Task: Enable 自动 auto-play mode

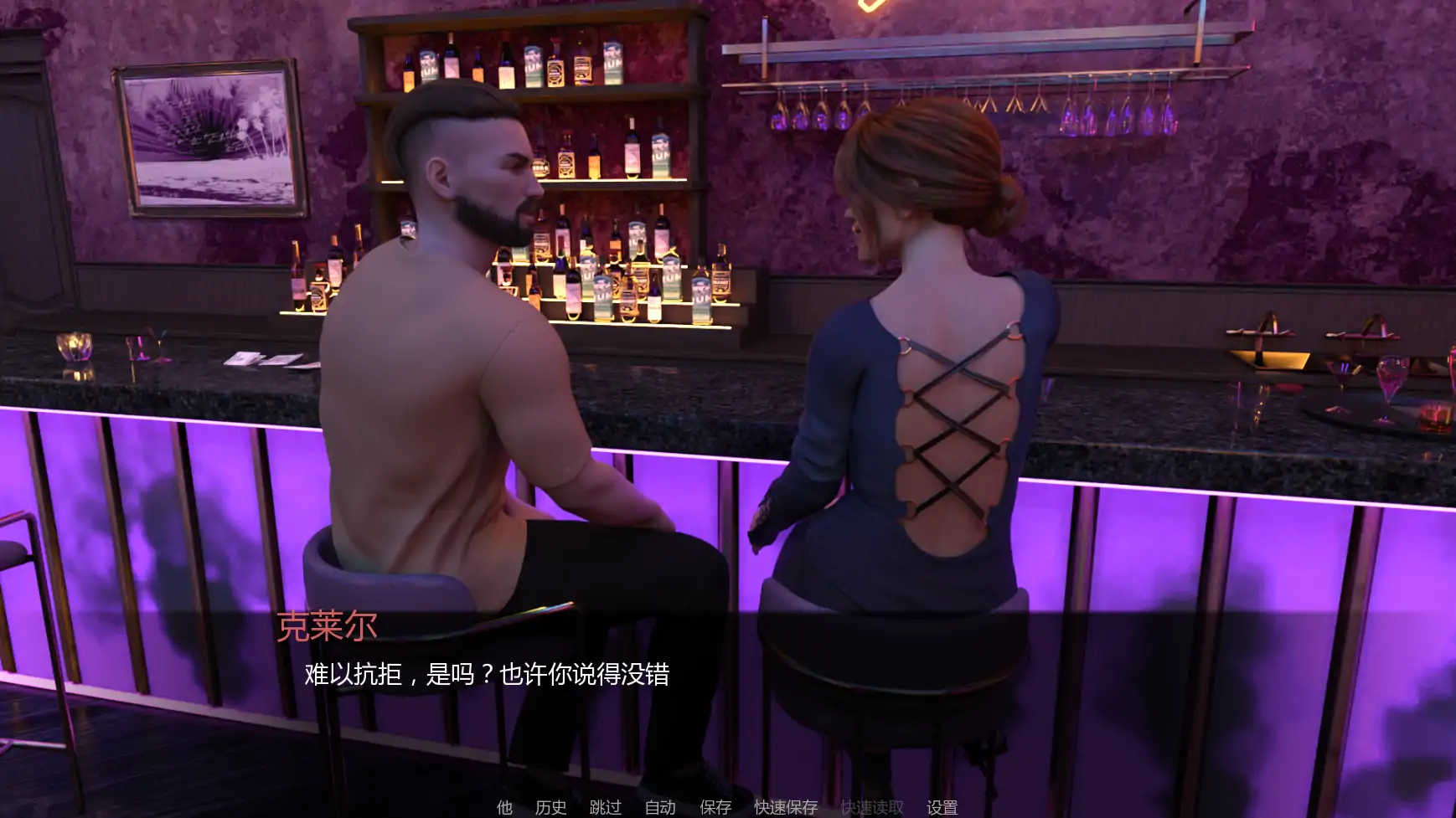Action: pos(661,809)
